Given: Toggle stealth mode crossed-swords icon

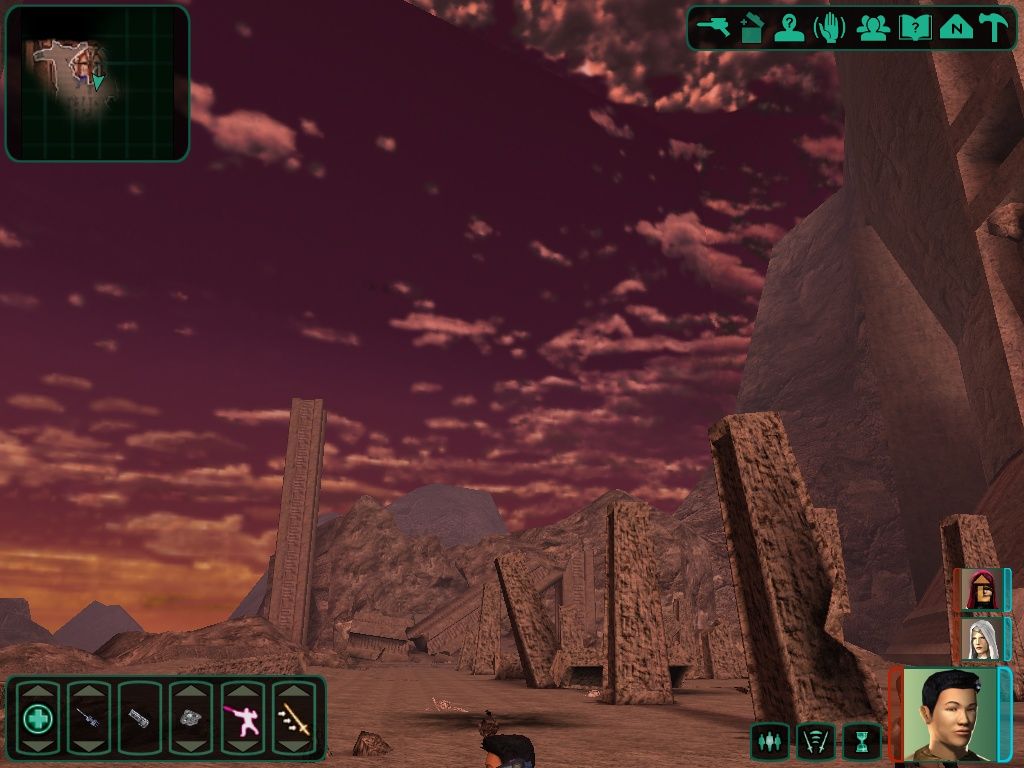Looking at the screenshot, I should point(815,741).
